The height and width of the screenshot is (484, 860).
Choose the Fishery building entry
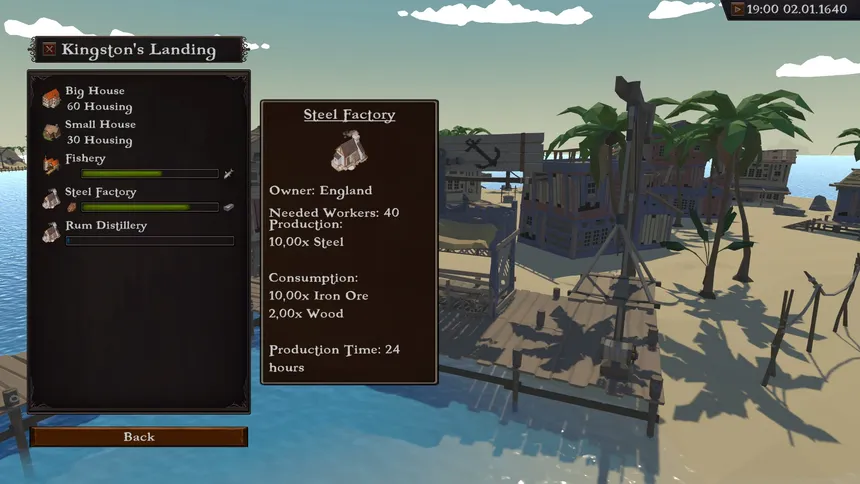(x=139, y=166)
